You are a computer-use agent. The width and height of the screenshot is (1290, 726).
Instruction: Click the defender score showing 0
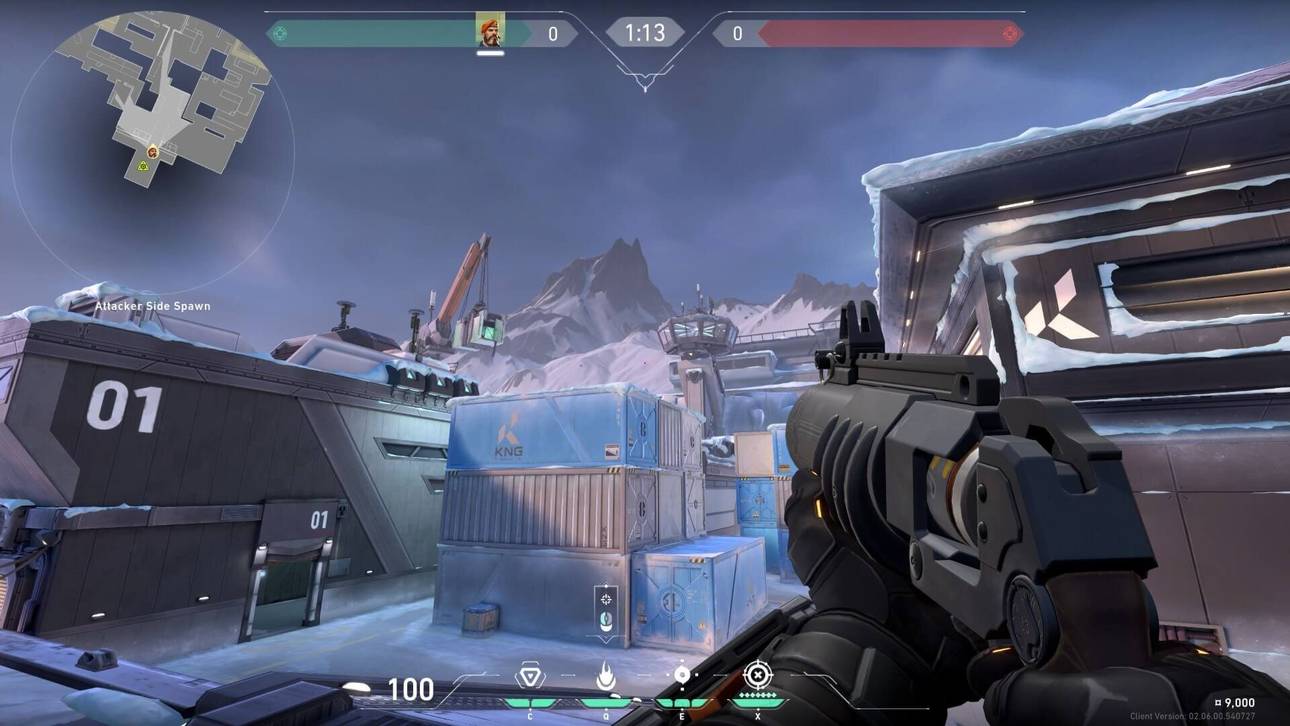pyautogui.click(x=737, y=32)
